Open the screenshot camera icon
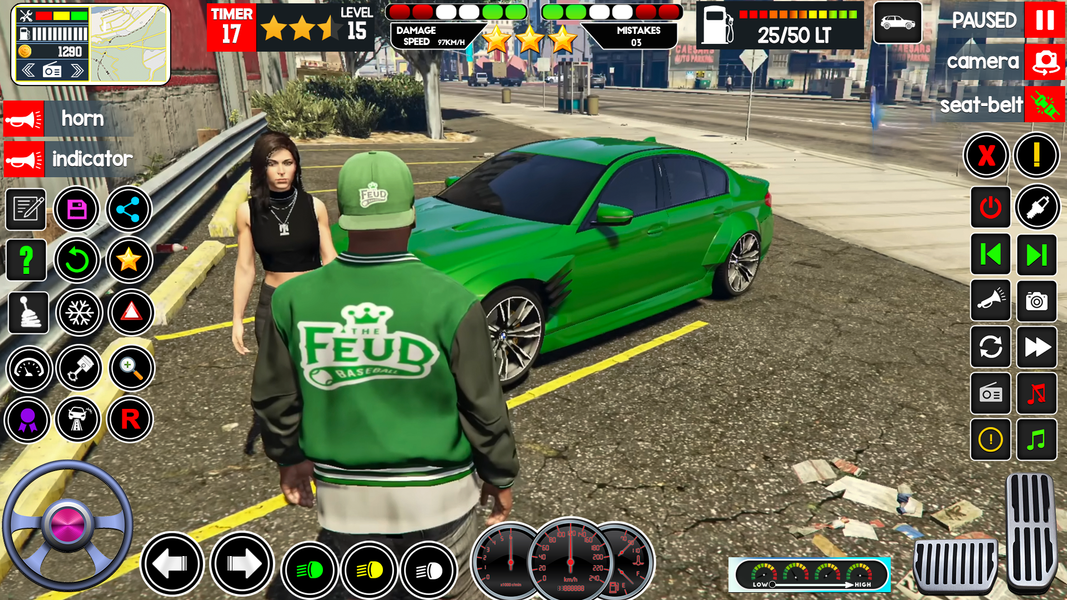The width and height of the screenshot is (1067, 600). point(1037,300)
